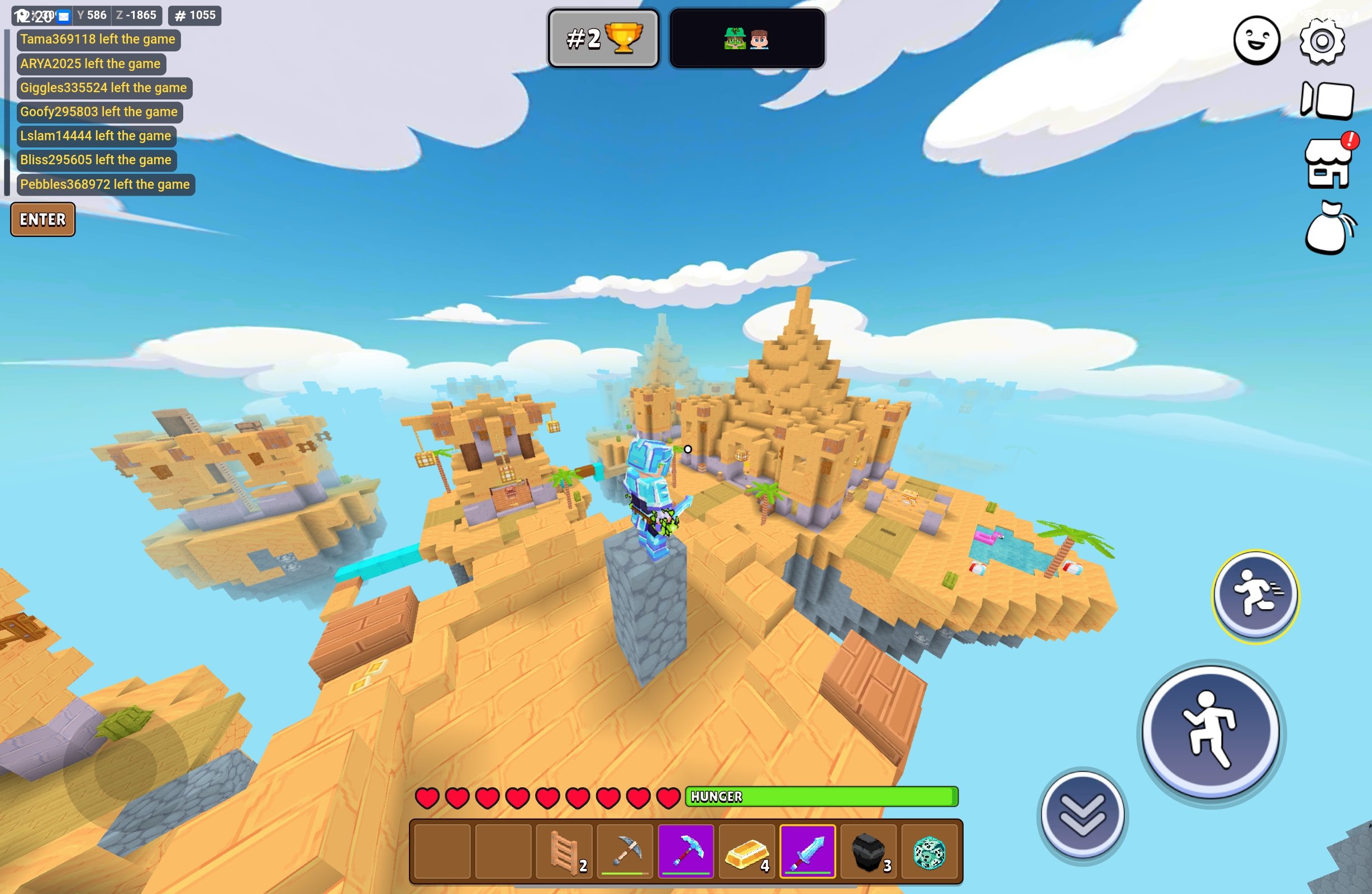Open the gear settings menu
The height and width of the screenshot is (894, 1372).
tap(1322, 41)
